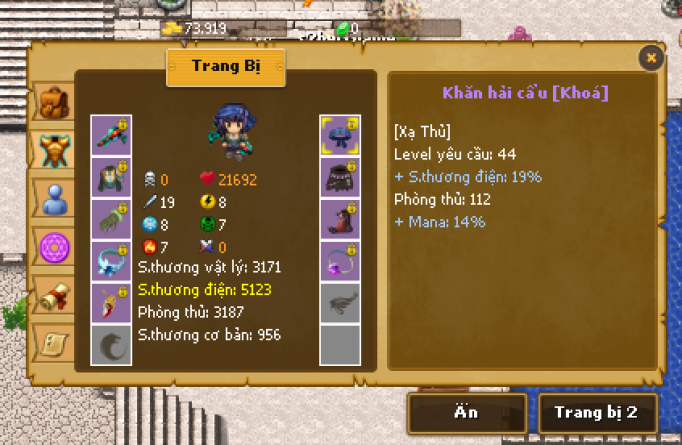Screen dimensions: 682x445
Task: Click the Ăn button
Action: click(x=467, y=412)
